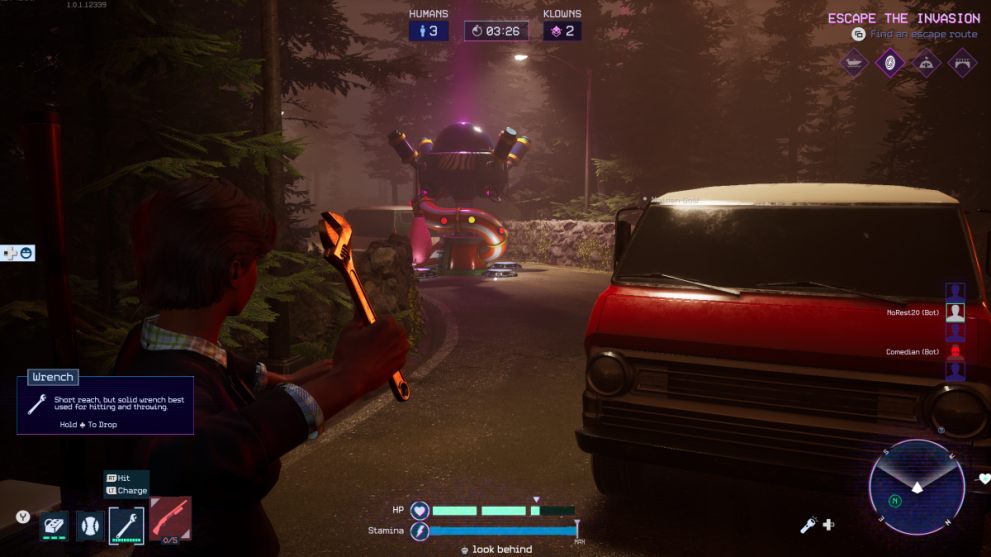The image size is (991, 557).
Task: Click the Wrench item tooltip panel
Action: pyautogui.click(x=105, y=402)
